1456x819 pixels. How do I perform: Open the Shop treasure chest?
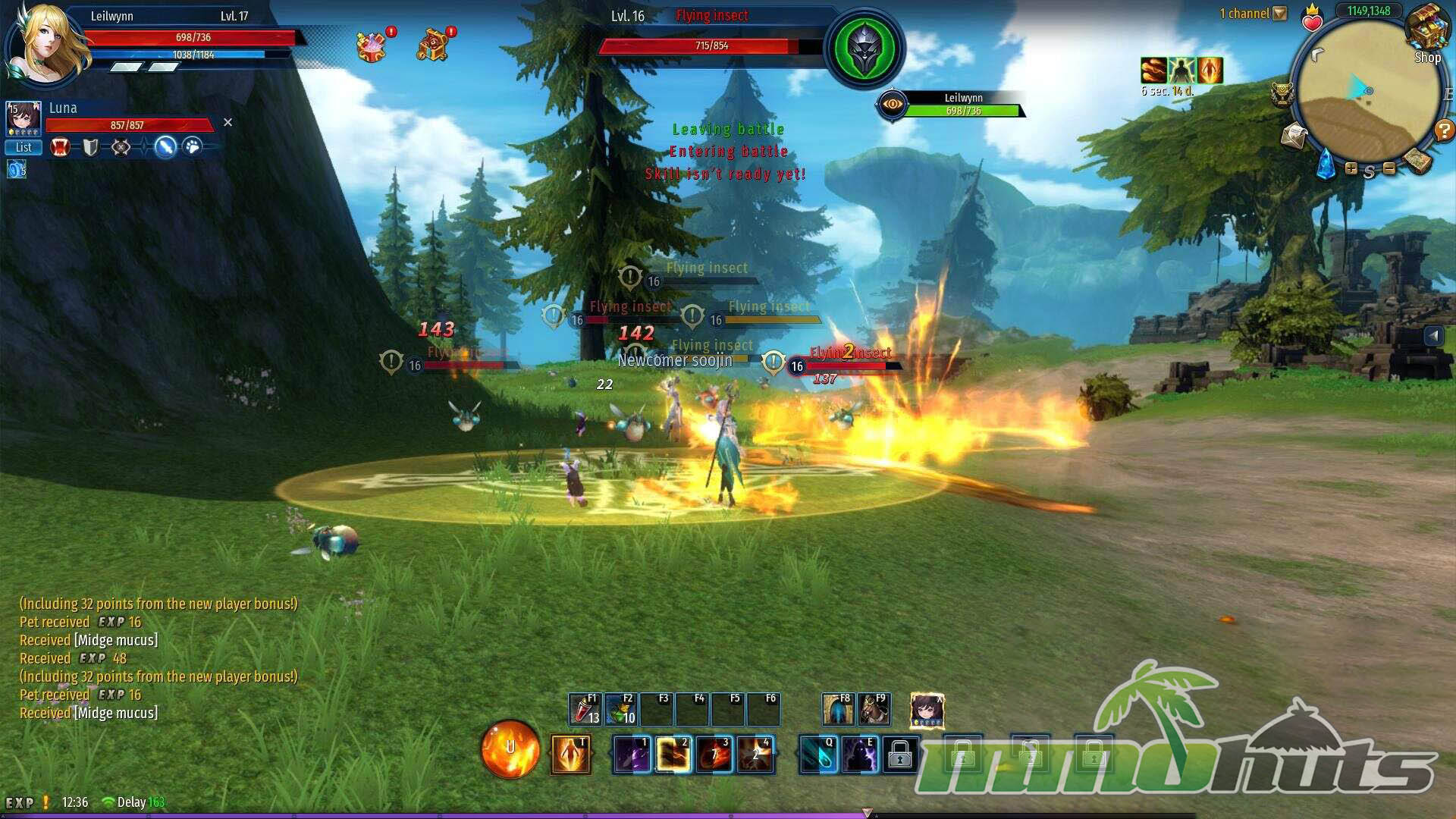pos(1427,32)
